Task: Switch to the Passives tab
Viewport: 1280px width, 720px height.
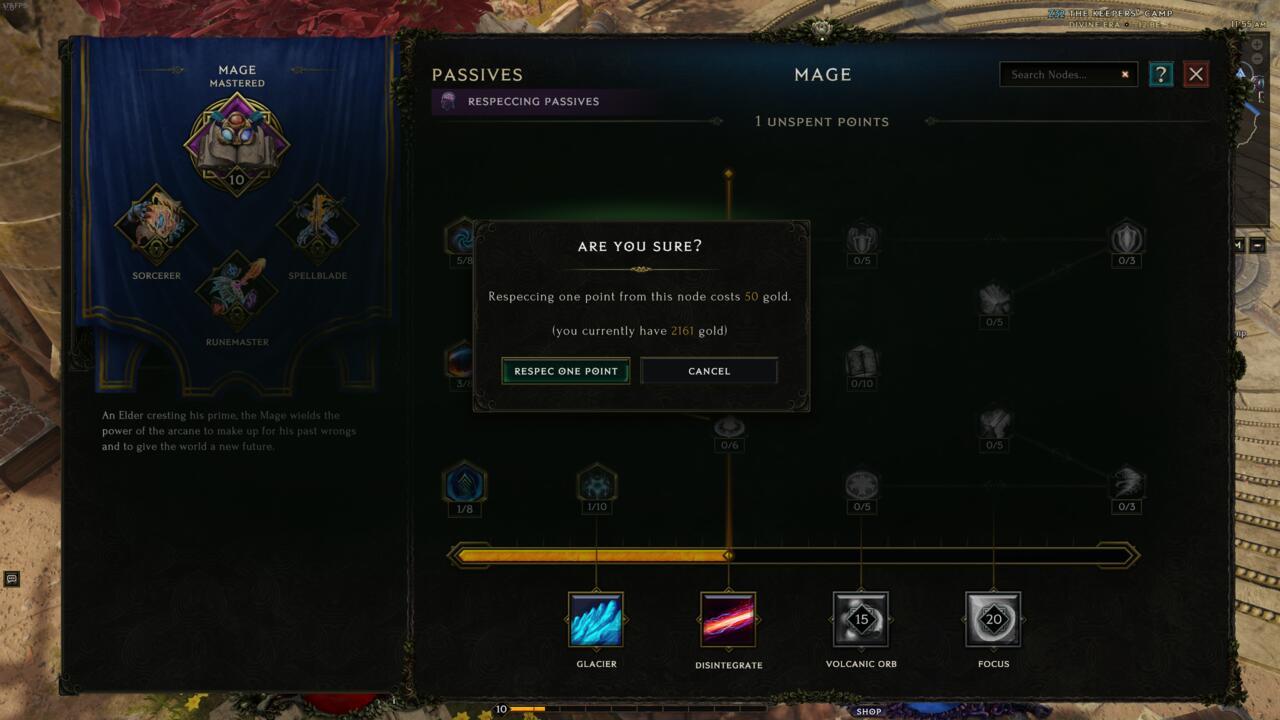Action: [x=477, y=74]
